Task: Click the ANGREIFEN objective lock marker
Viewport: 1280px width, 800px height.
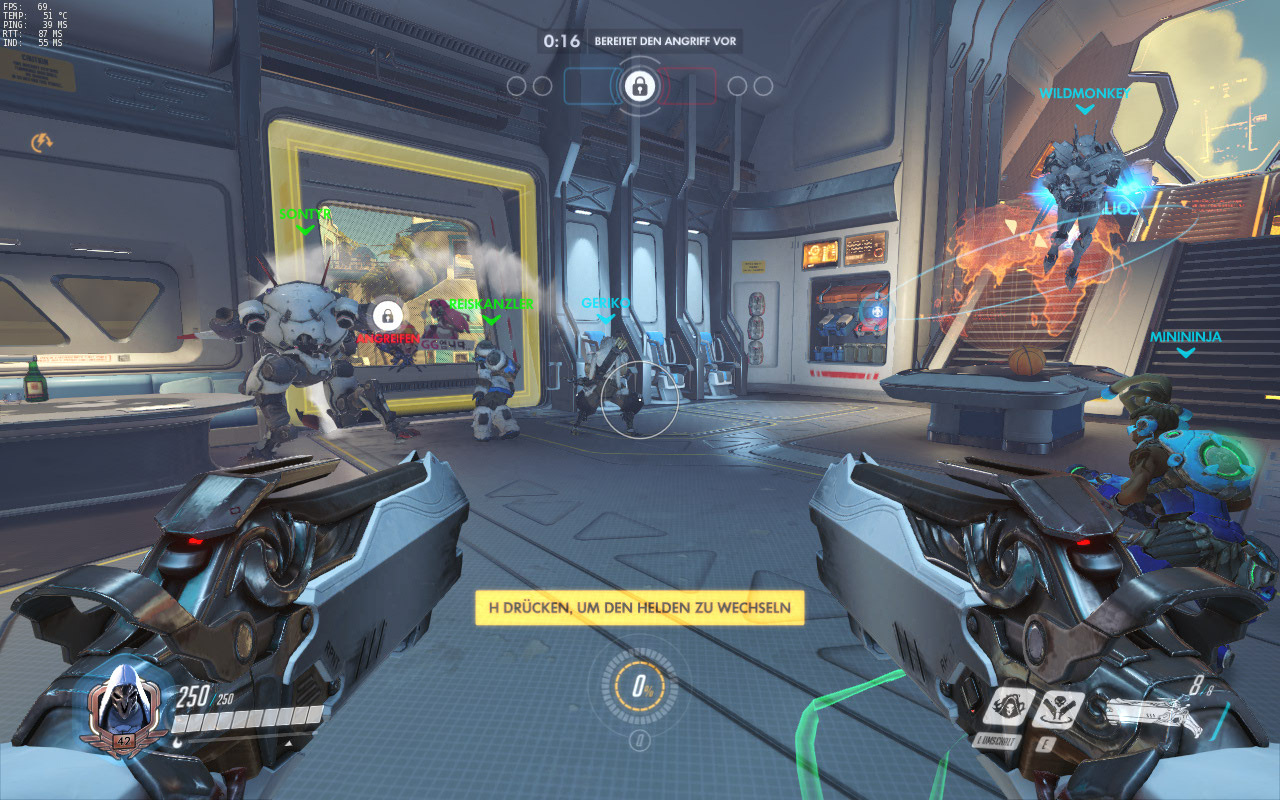Action: [x=387, y=316]
